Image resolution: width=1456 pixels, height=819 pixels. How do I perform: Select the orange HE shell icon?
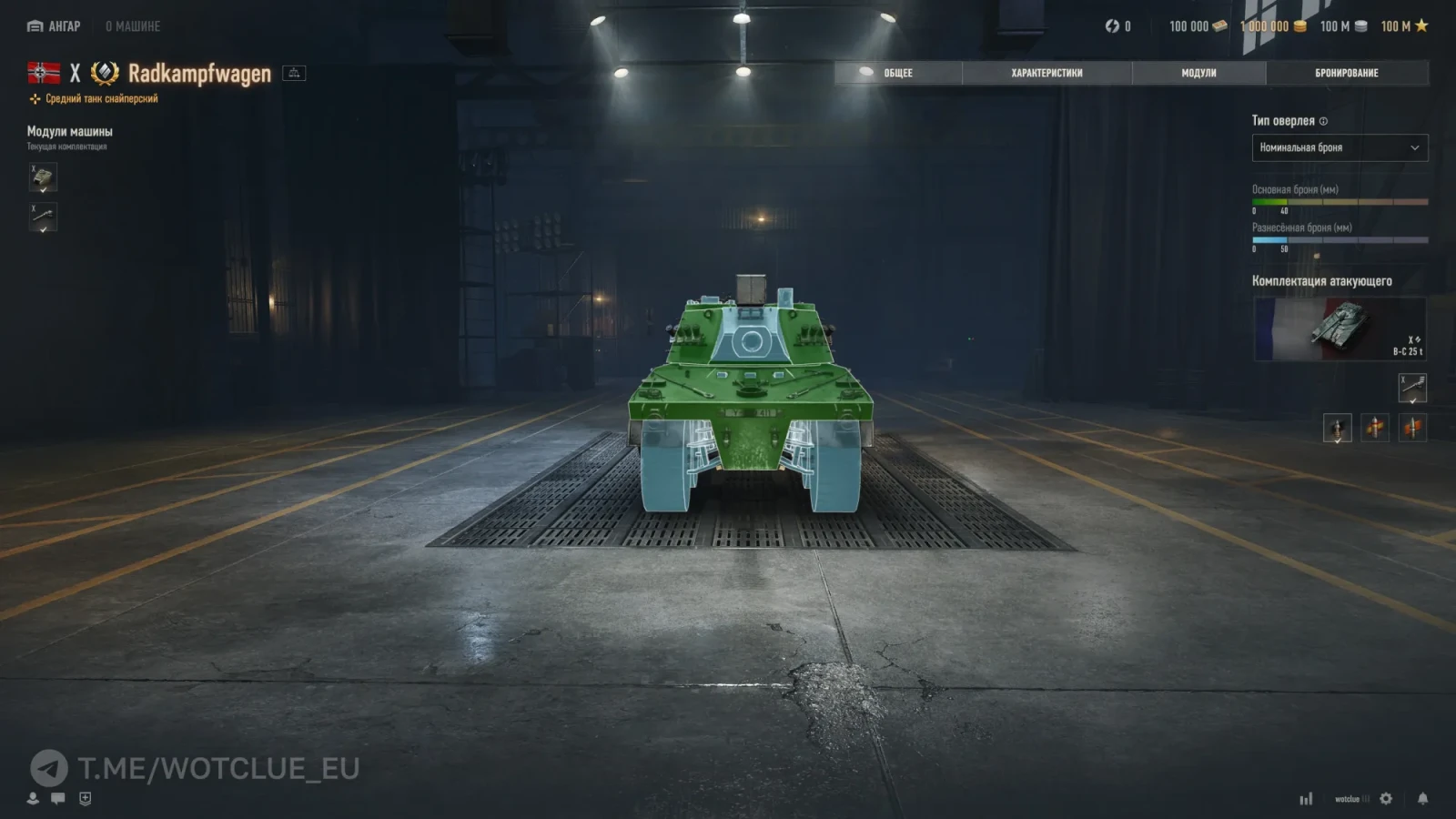pyautogui.click(x=1412, y=427)
